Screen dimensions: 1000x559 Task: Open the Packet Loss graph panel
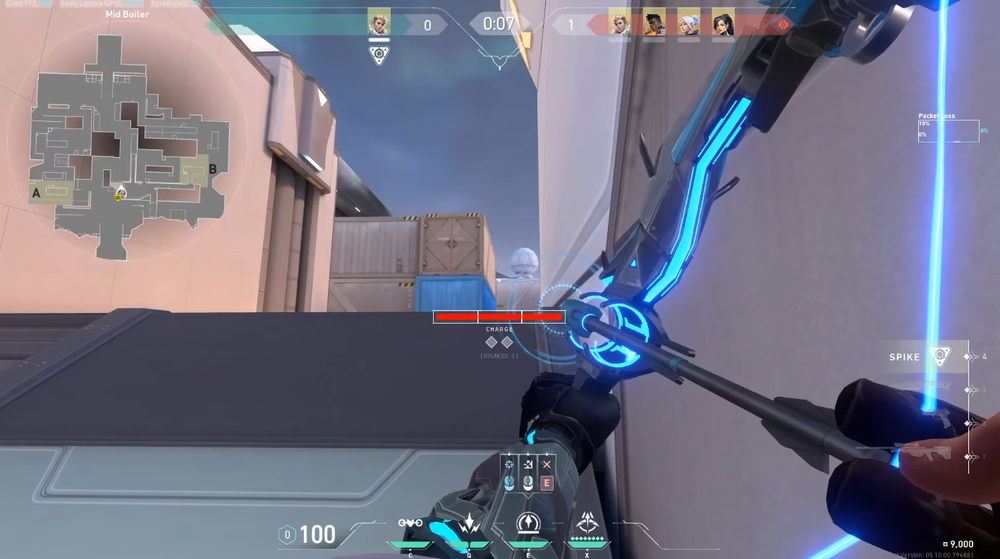click(948, 128)
